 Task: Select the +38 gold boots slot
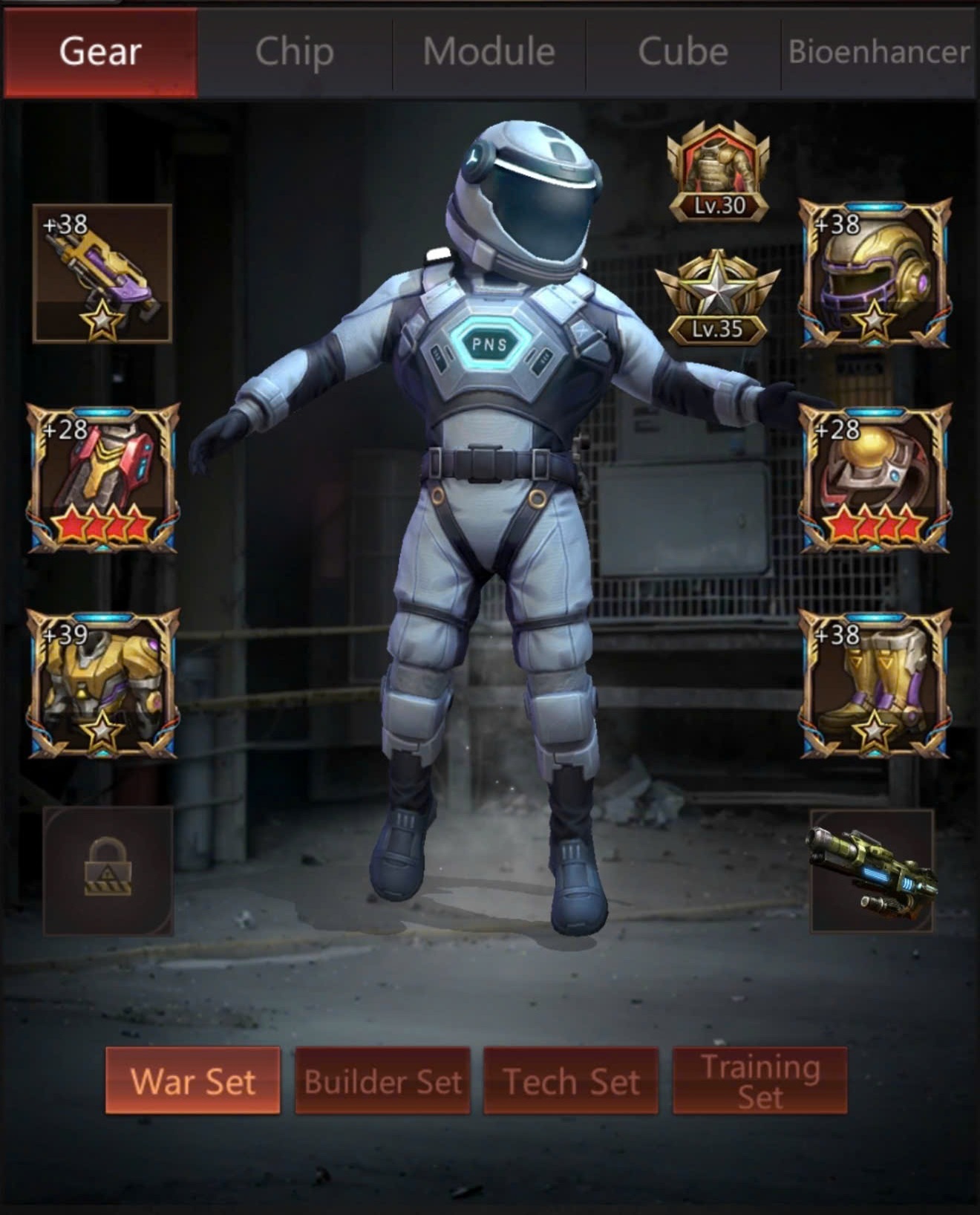[x=875, y=684]
